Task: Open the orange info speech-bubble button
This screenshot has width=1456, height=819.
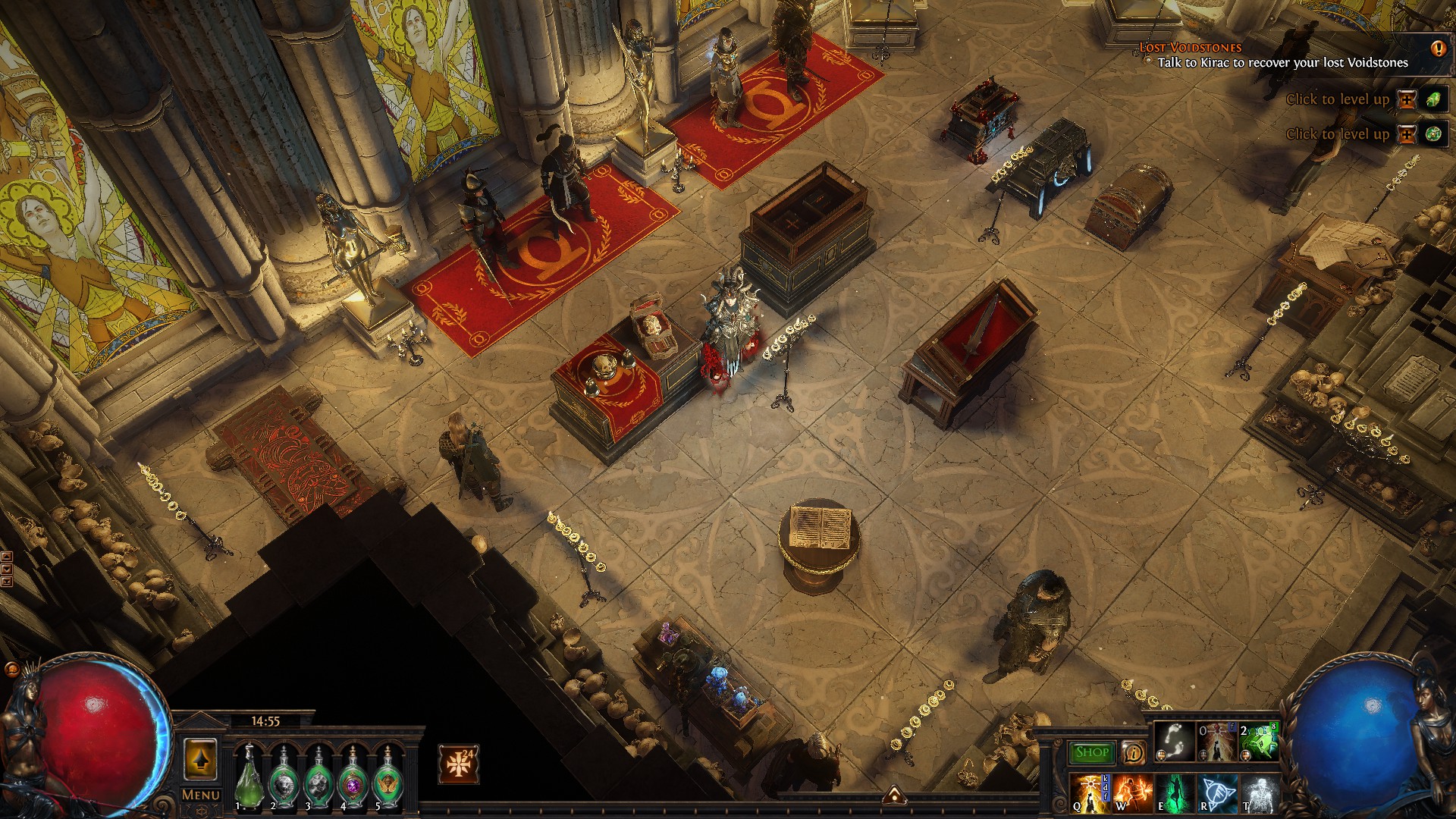Action: coord(1132,752)
